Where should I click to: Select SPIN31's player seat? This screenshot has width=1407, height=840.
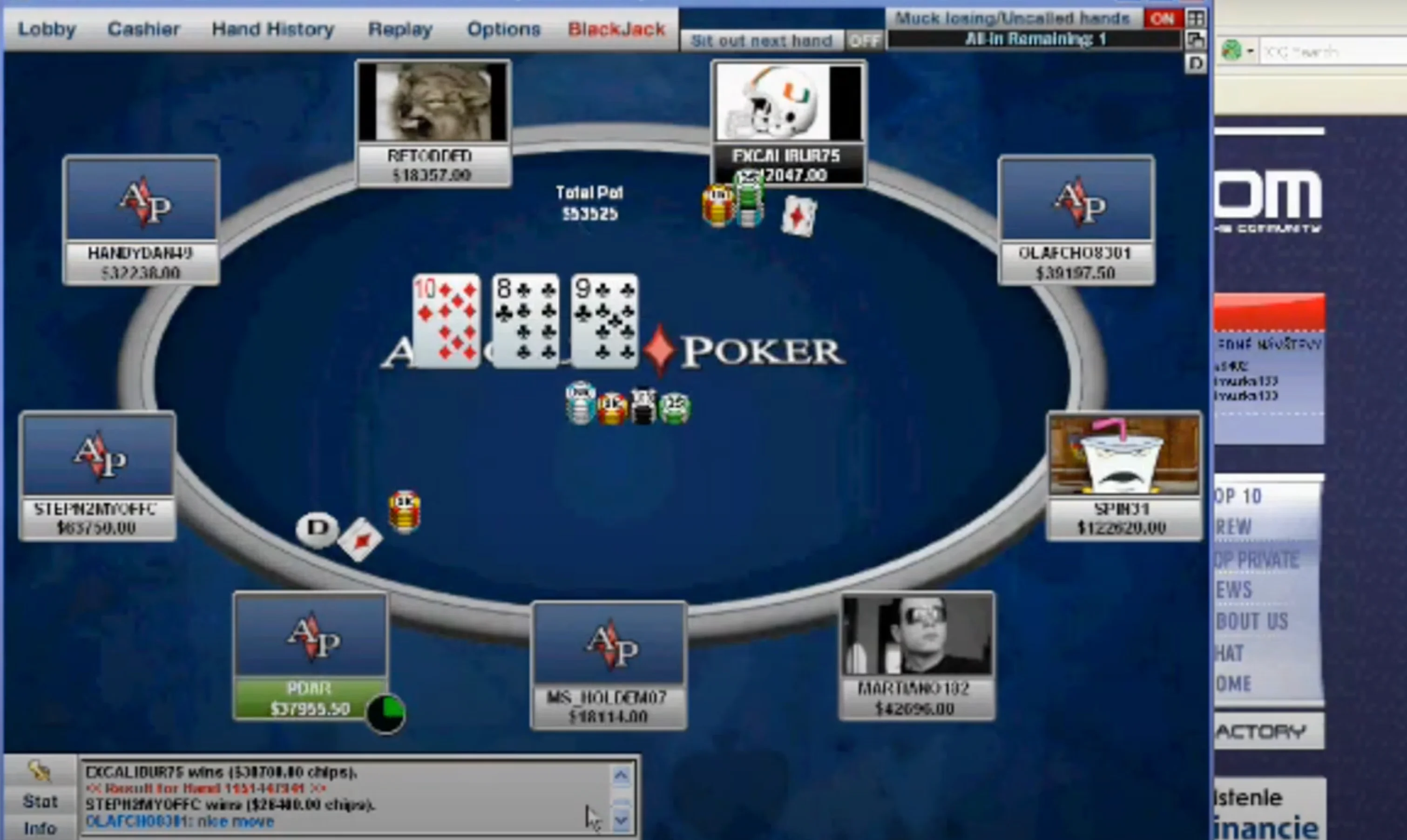pos(1124,475)
